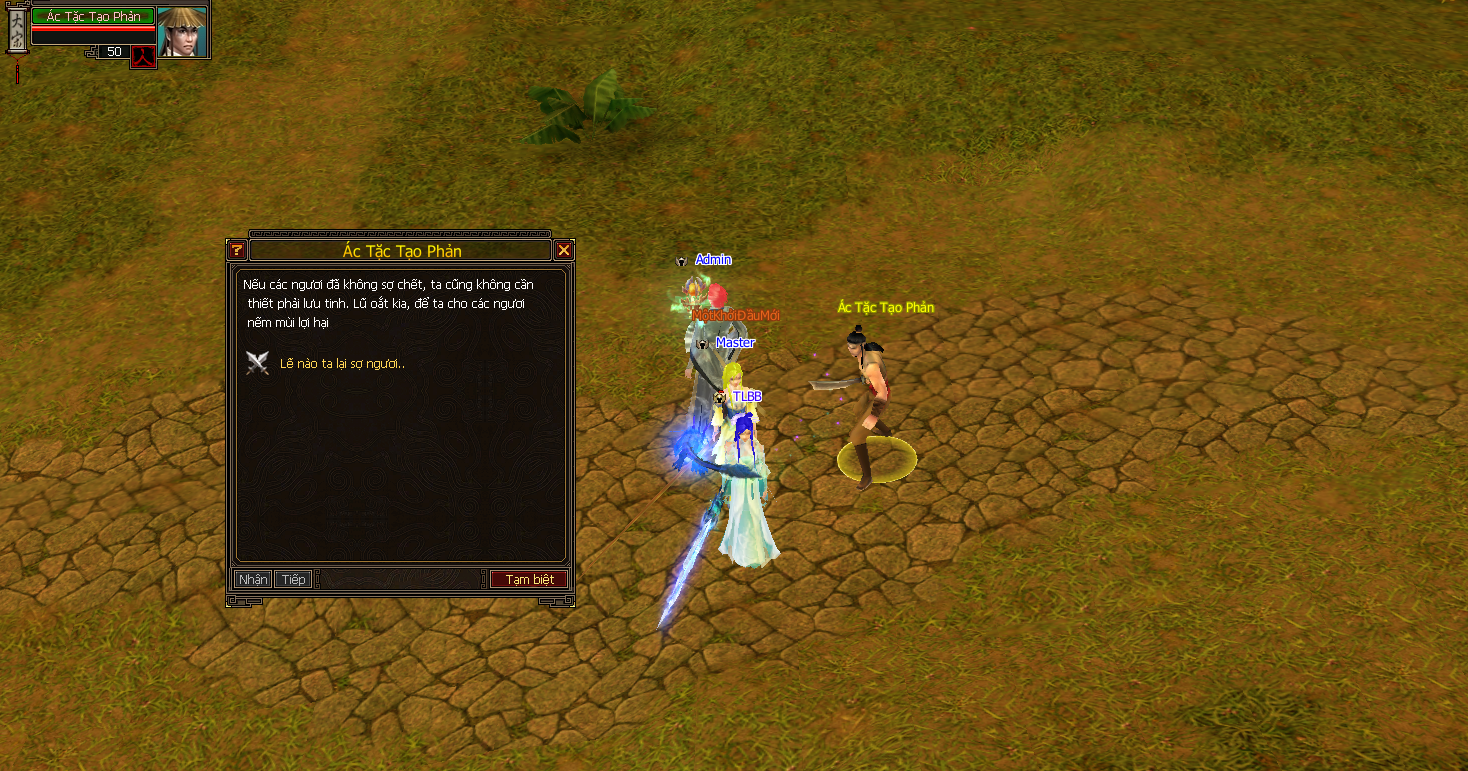
Task: Close the Ác Tặc Tạo Phản dialog
Action: pos(564,251)
